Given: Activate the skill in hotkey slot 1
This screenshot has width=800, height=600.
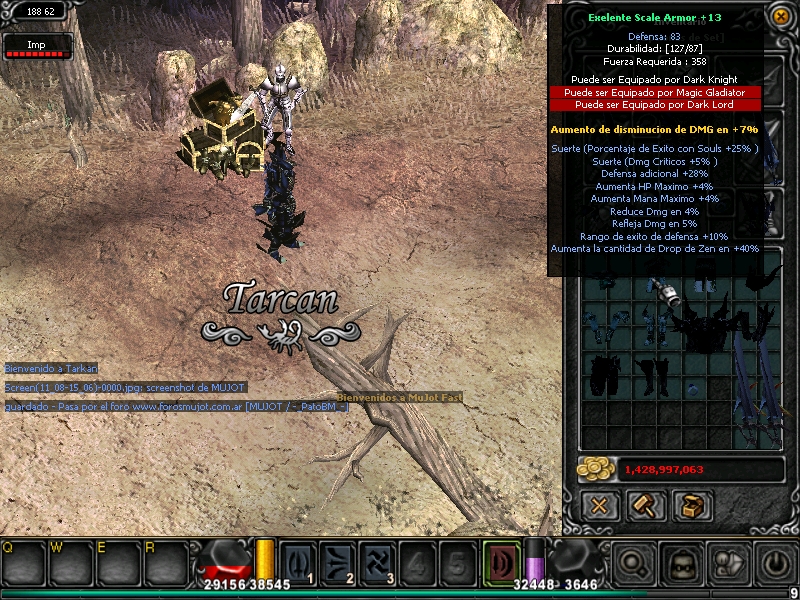Looking at the screenshot, I should coord(298,561).
